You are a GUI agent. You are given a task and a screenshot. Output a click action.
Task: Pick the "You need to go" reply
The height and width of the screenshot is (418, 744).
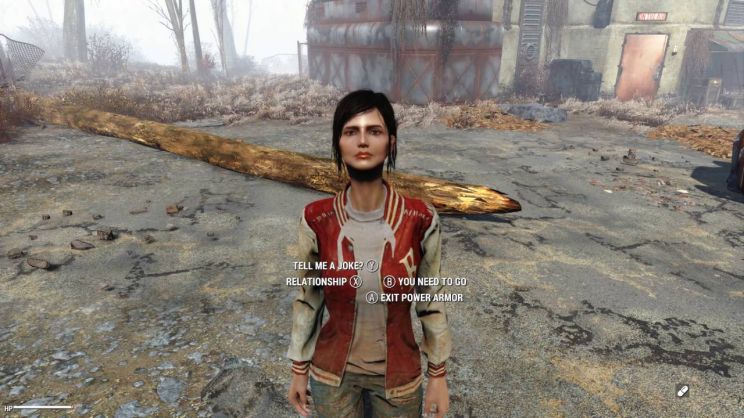pos(432,282)
